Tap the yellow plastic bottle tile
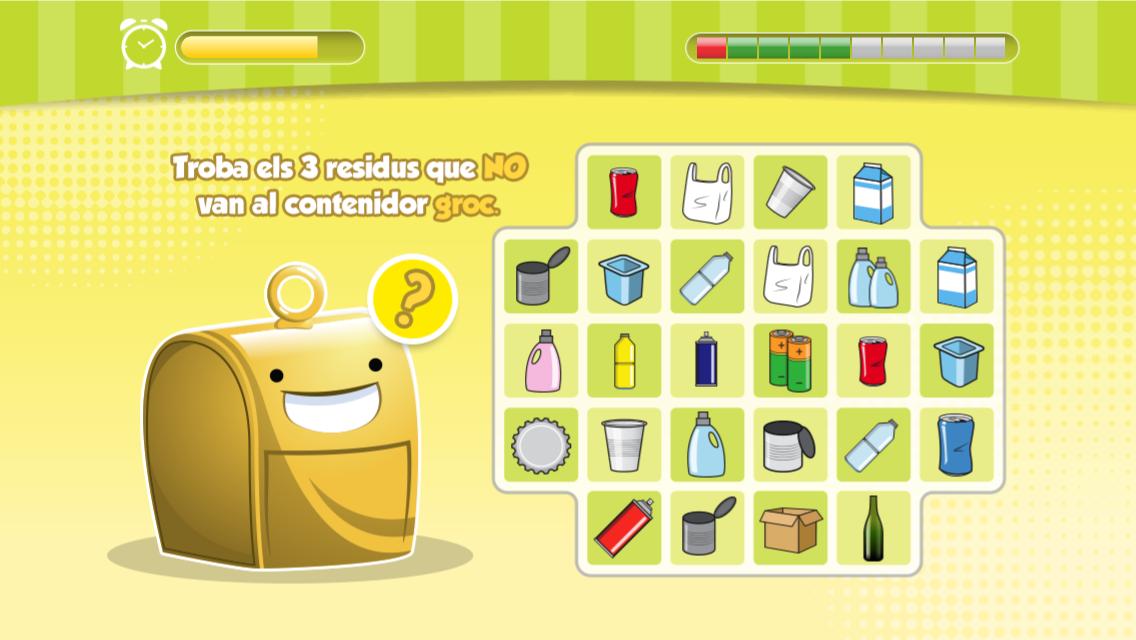1136x640 pixels. pos(624,361)
